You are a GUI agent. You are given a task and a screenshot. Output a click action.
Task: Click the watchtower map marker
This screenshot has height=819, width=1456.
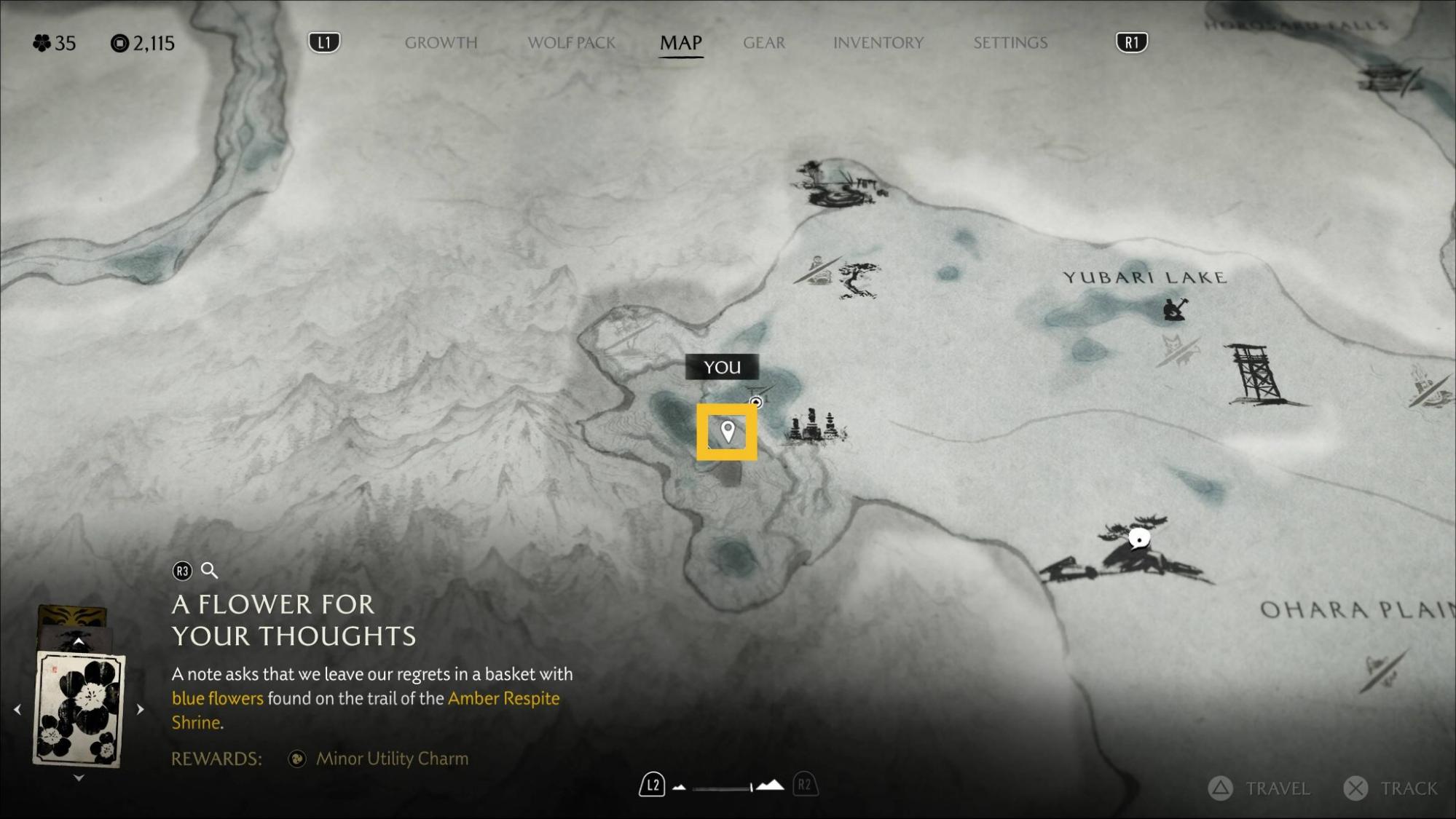[x=1255, y=374]
